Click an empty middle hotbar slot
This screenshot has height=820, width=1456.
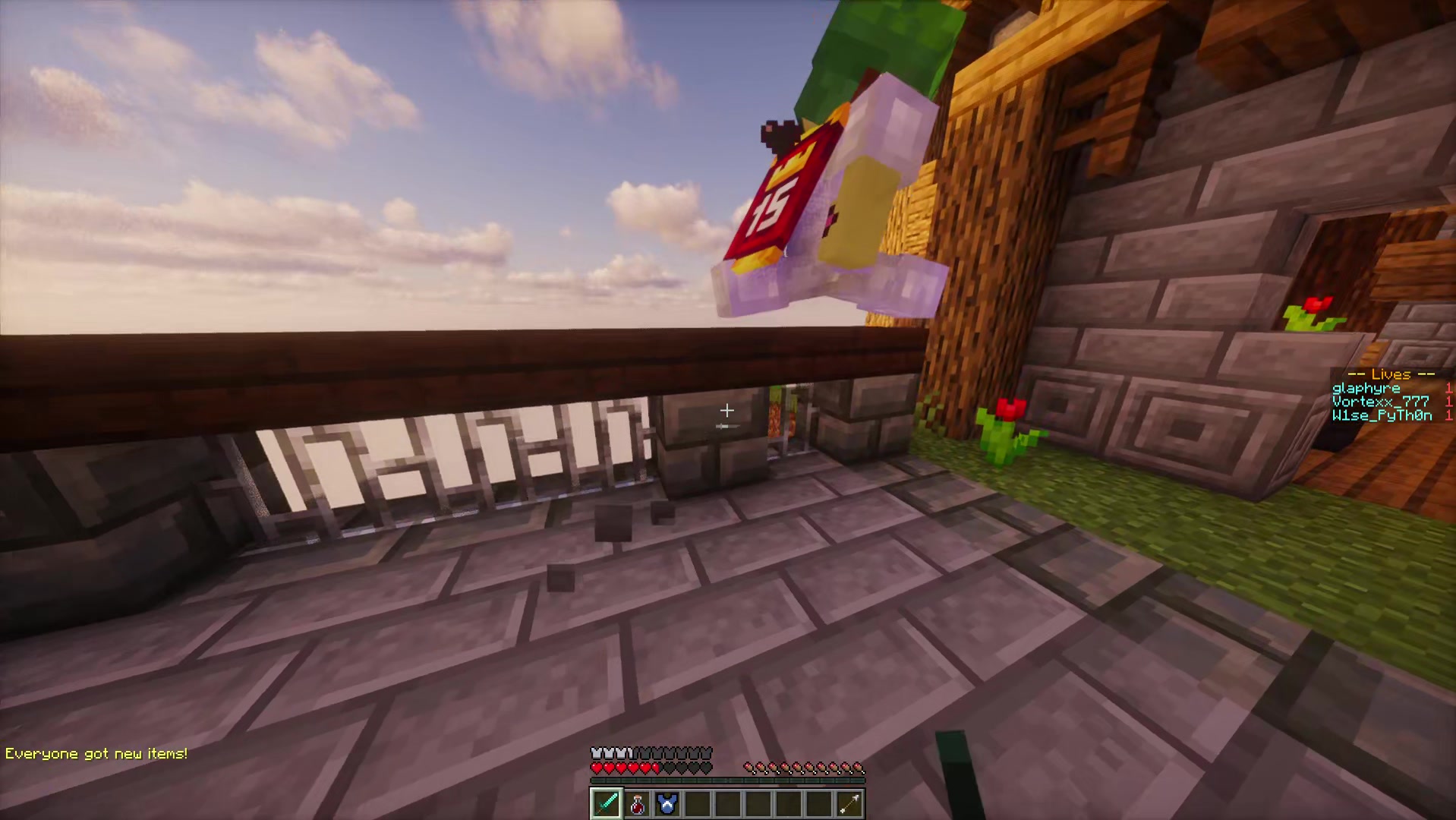[758, 803]
